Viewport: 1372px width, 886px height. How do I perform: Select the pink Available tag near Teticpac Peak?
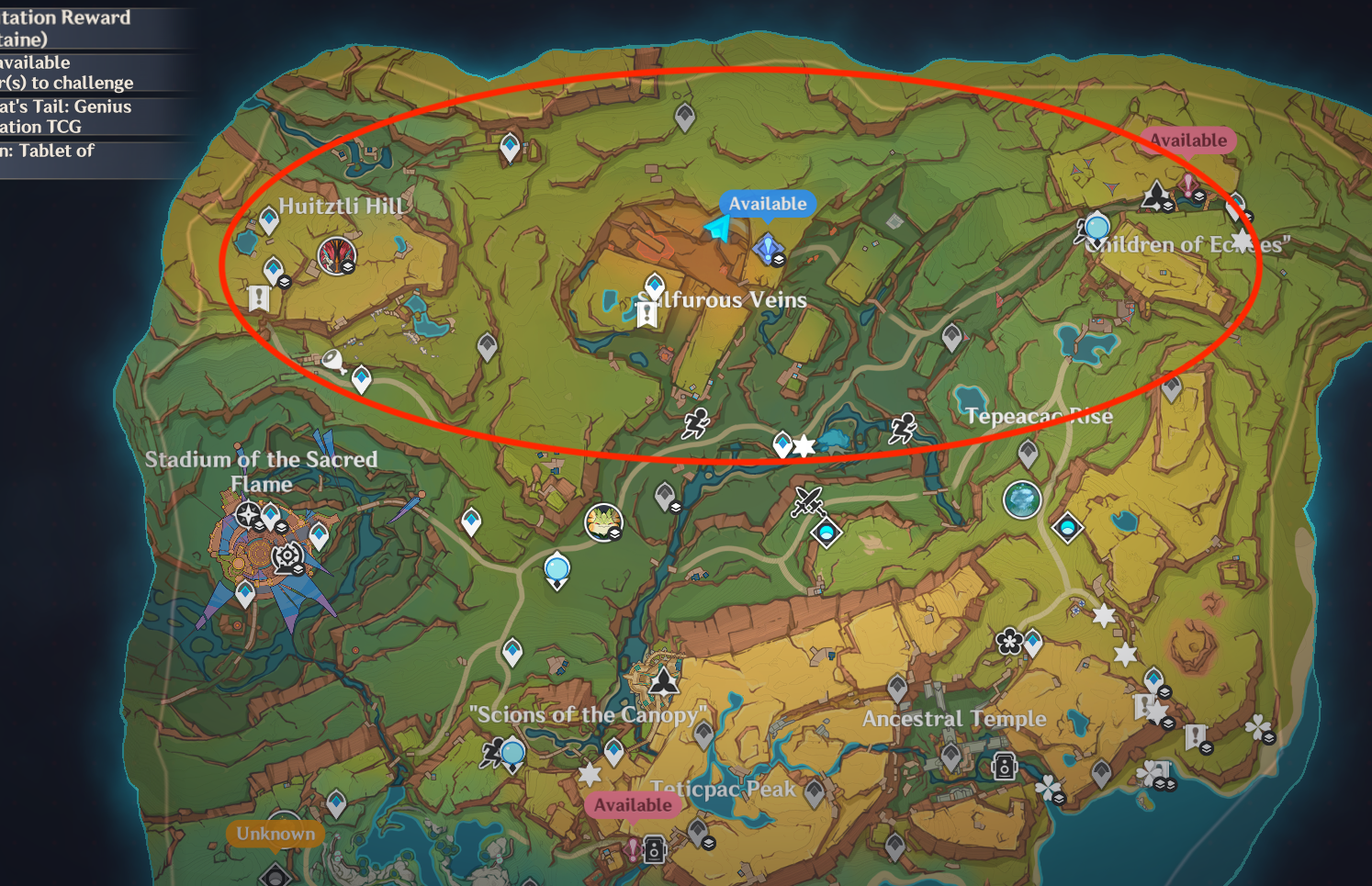click(633, 805)
